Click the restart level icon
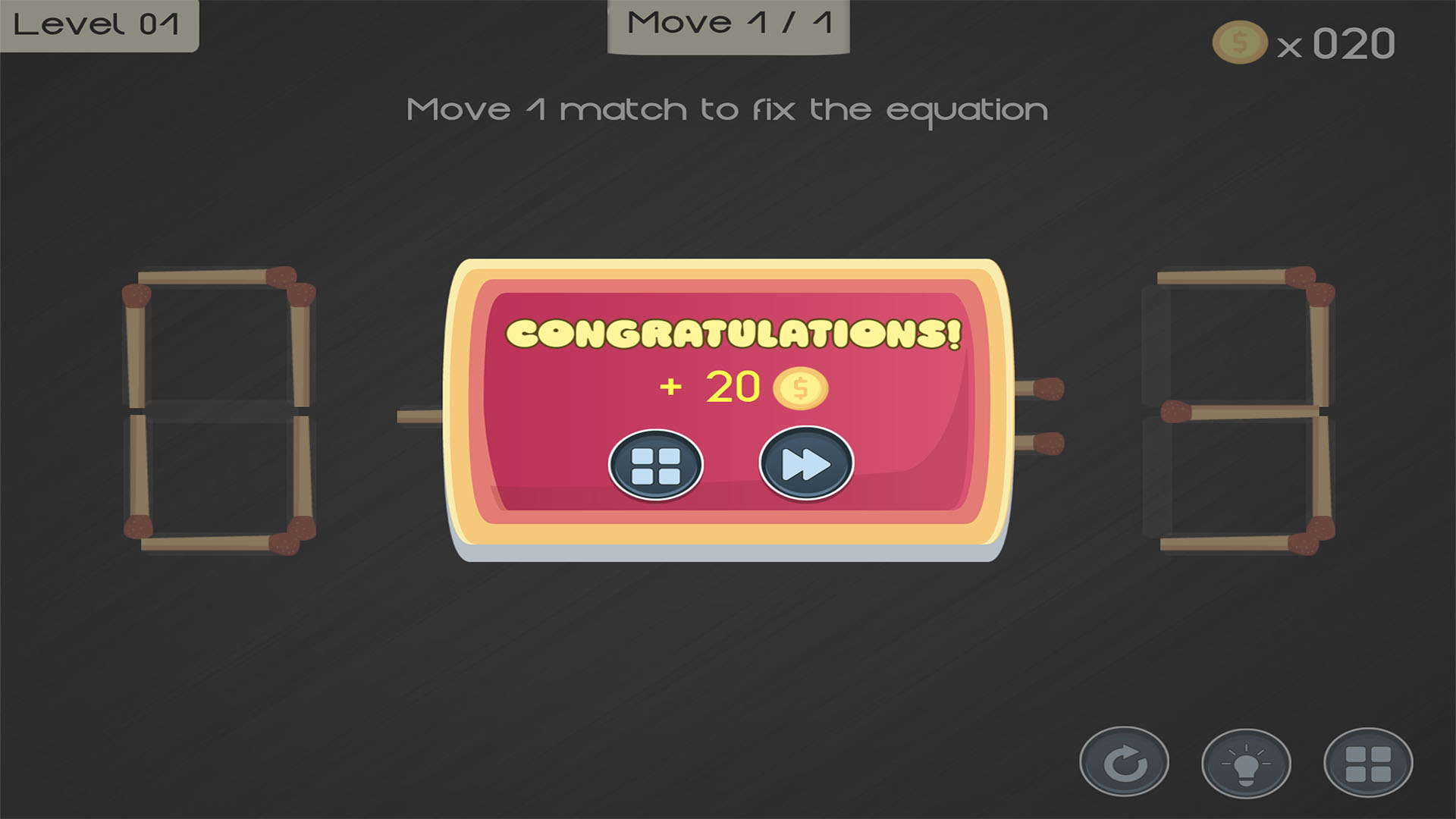 pos(1125,762)
